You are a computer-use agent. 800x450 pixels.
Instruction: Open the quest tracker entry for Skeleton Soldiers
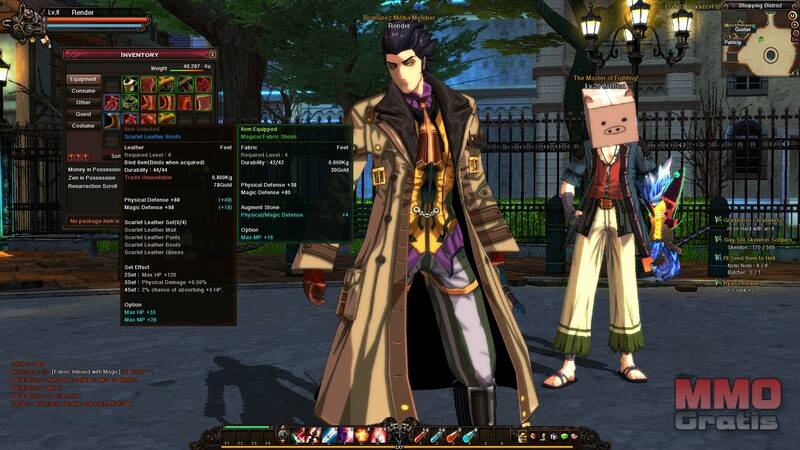coord(757,240)
